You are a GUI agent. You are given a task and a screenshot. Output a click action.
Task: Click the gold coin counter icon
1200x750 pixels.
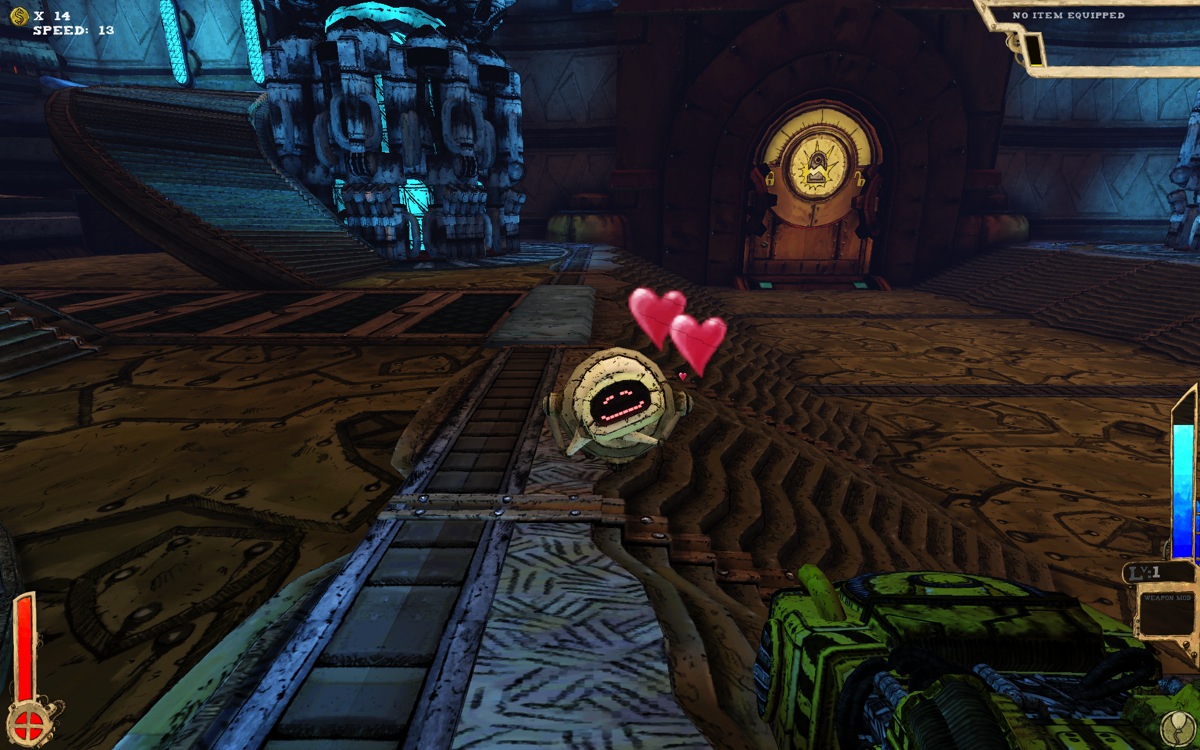click(x=18, y=15)
